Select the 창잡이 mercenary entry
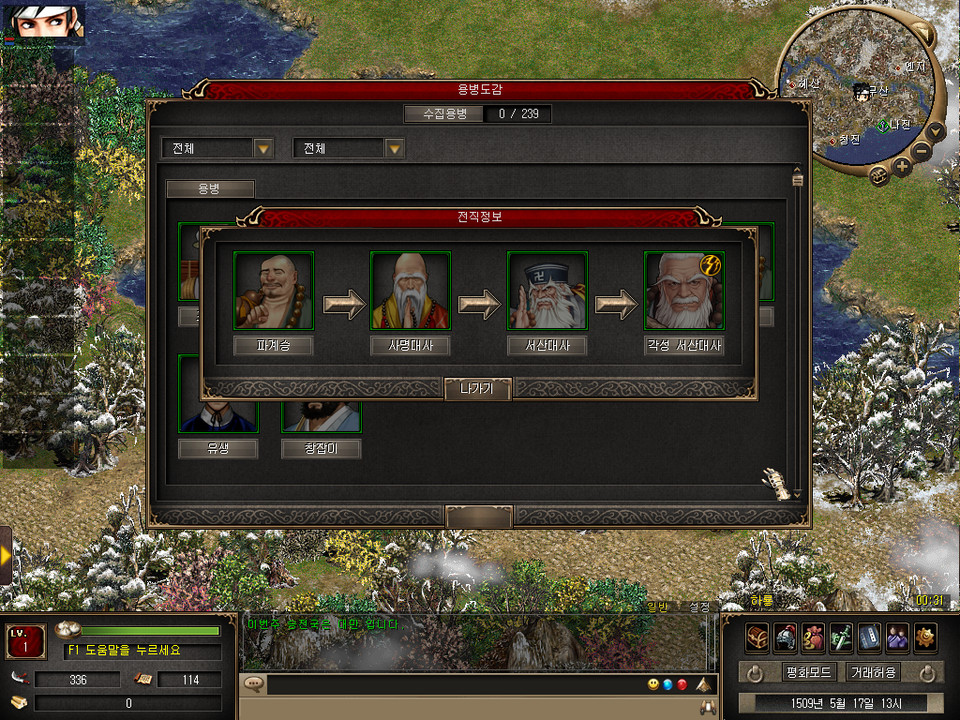The image size is (960, 720). (321, 449)
